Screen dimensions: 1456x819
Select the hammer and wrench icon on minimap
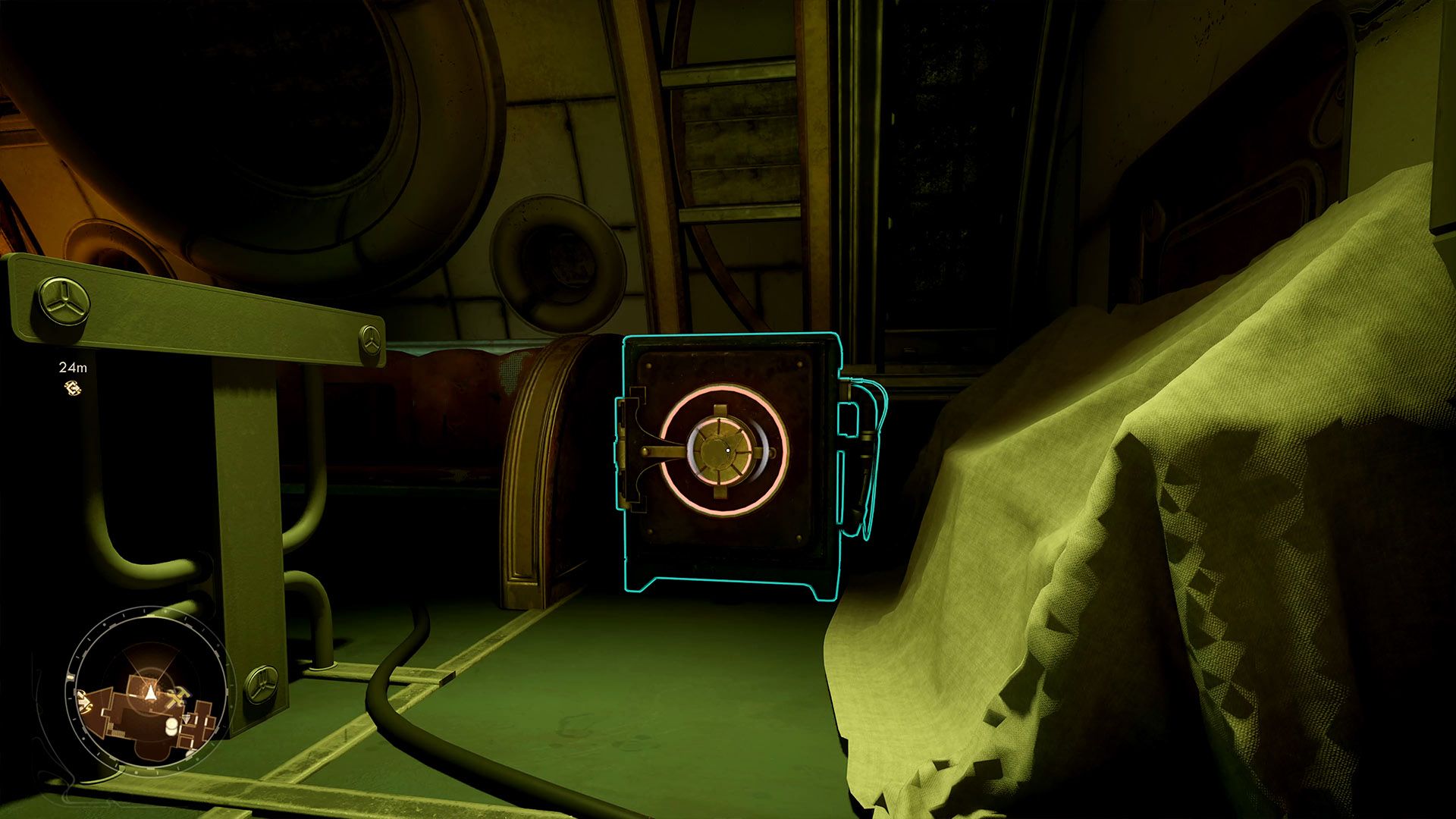[177, 695]
